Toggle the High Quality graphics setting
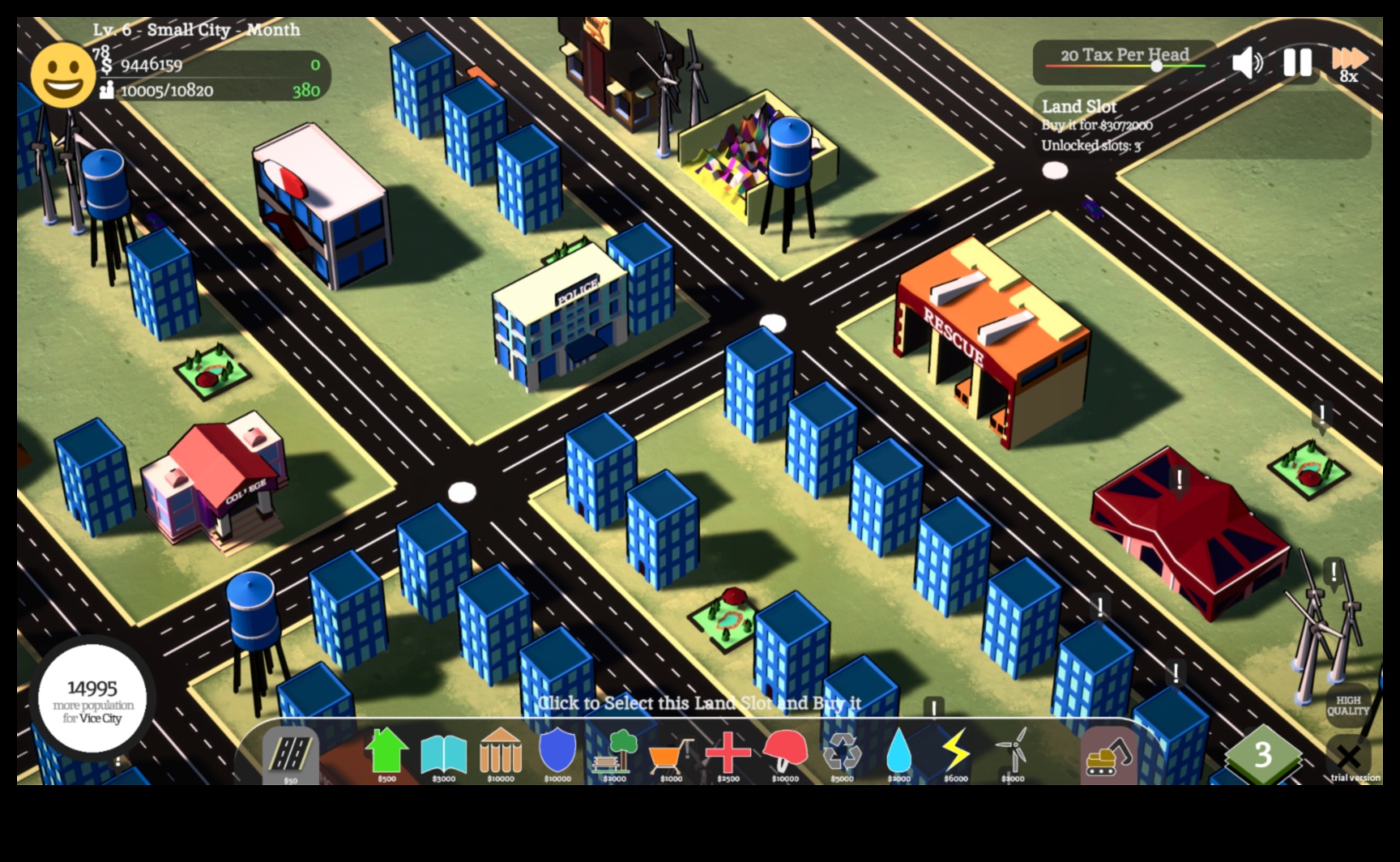Image resolution: width=1400 pixels, height=862 pixels. click(1348, 706)
